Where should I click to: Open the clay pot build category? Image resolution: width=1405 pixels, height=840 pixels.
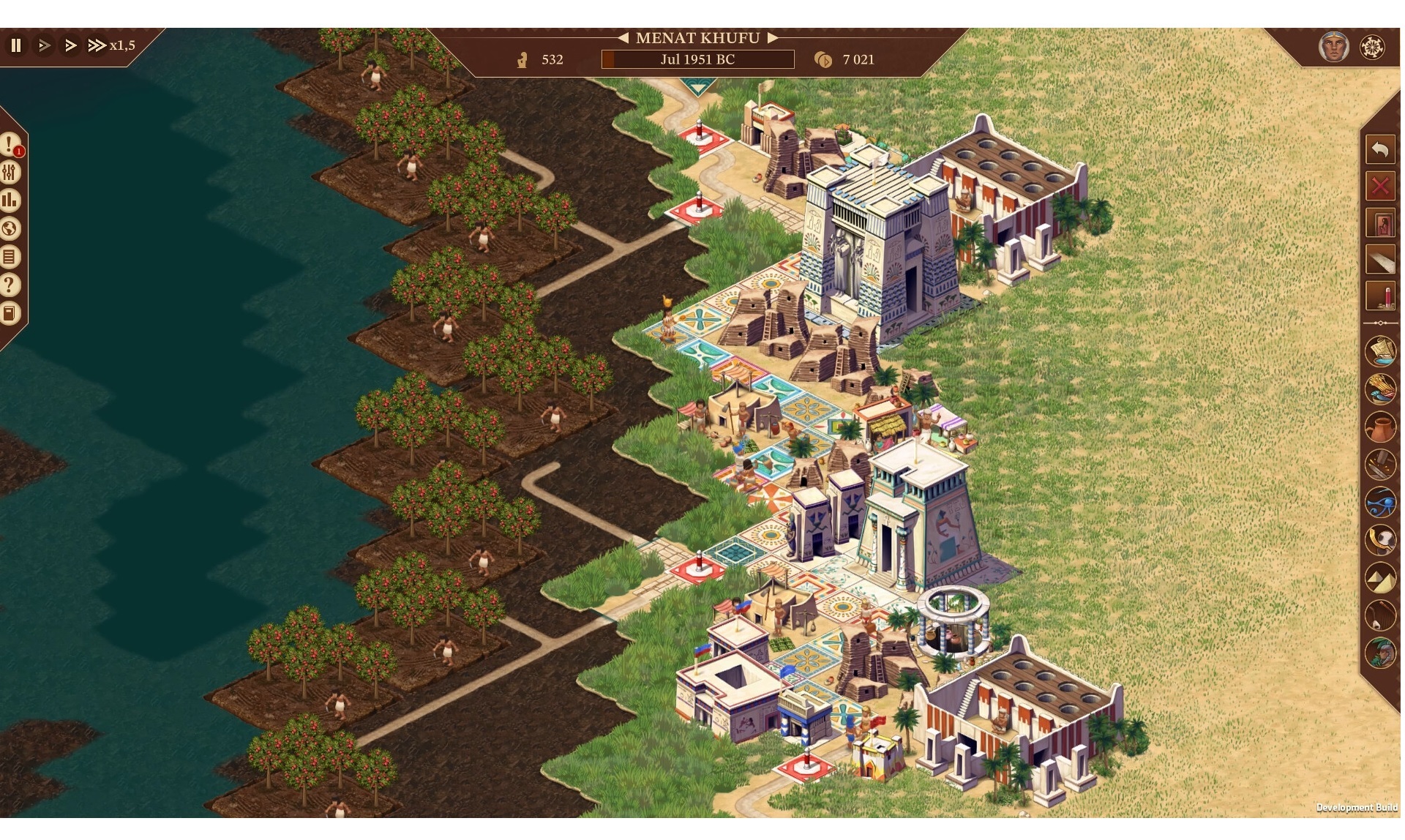(1380, 427)
